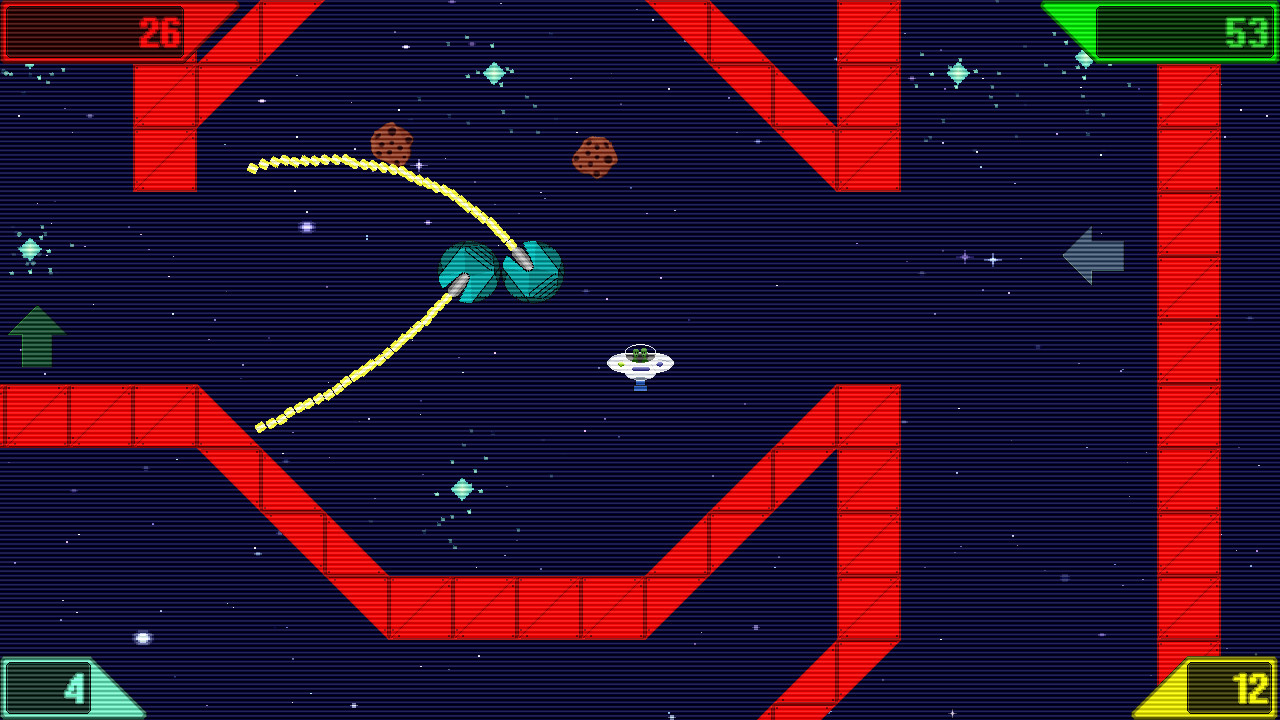The height and width of the screenshot is (720, 1280).
Task: Select the alien UFO sprite
Action: [x=638, y=365]
